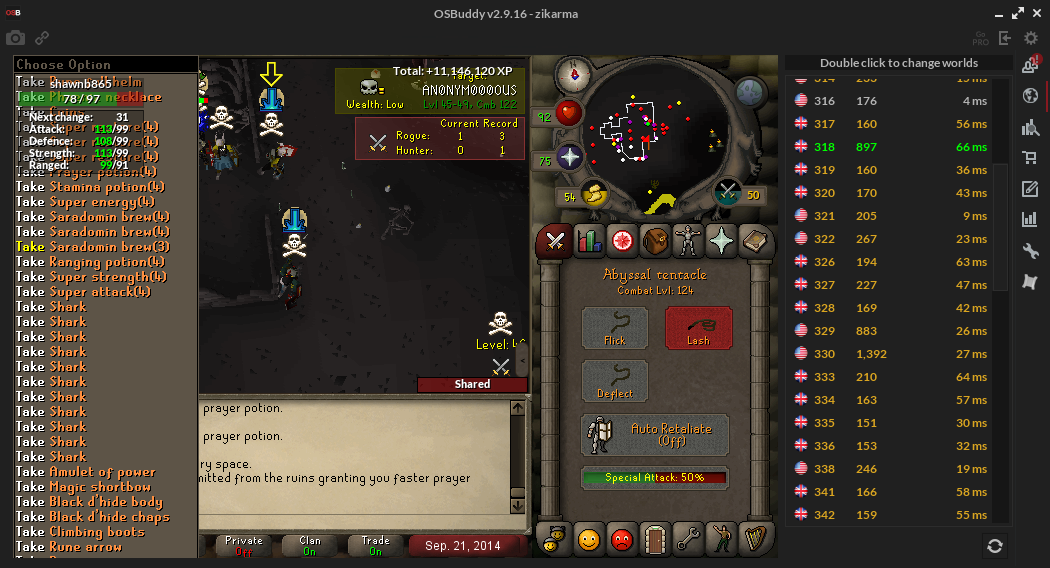The height and width of the screenshot is (568, 1050).
Task: Select the Flick attack style
Action: [x=615, y=327]
